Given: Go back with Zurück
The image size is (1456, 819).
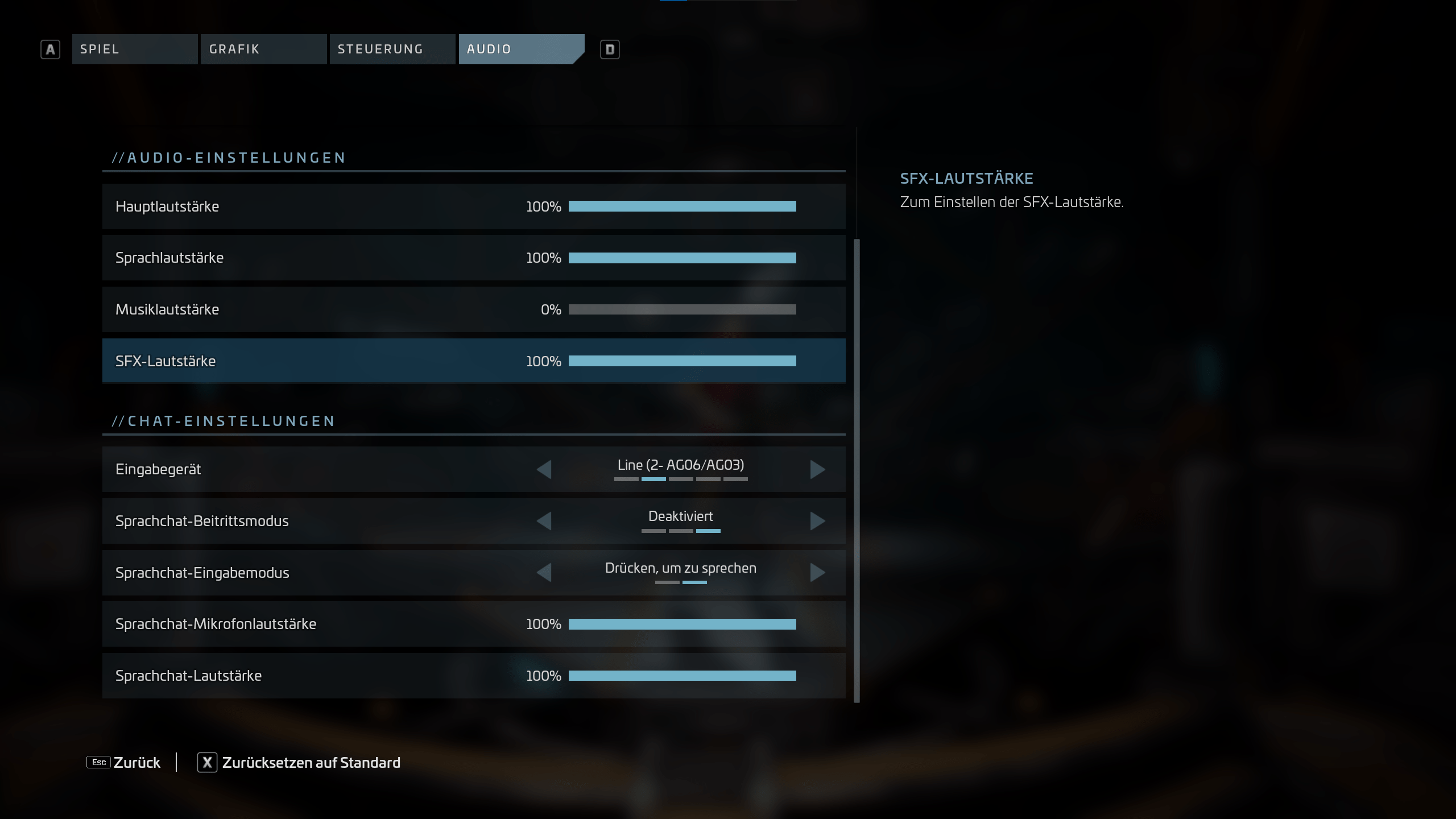Looking at the screenshot, I should tap(124, 762).
